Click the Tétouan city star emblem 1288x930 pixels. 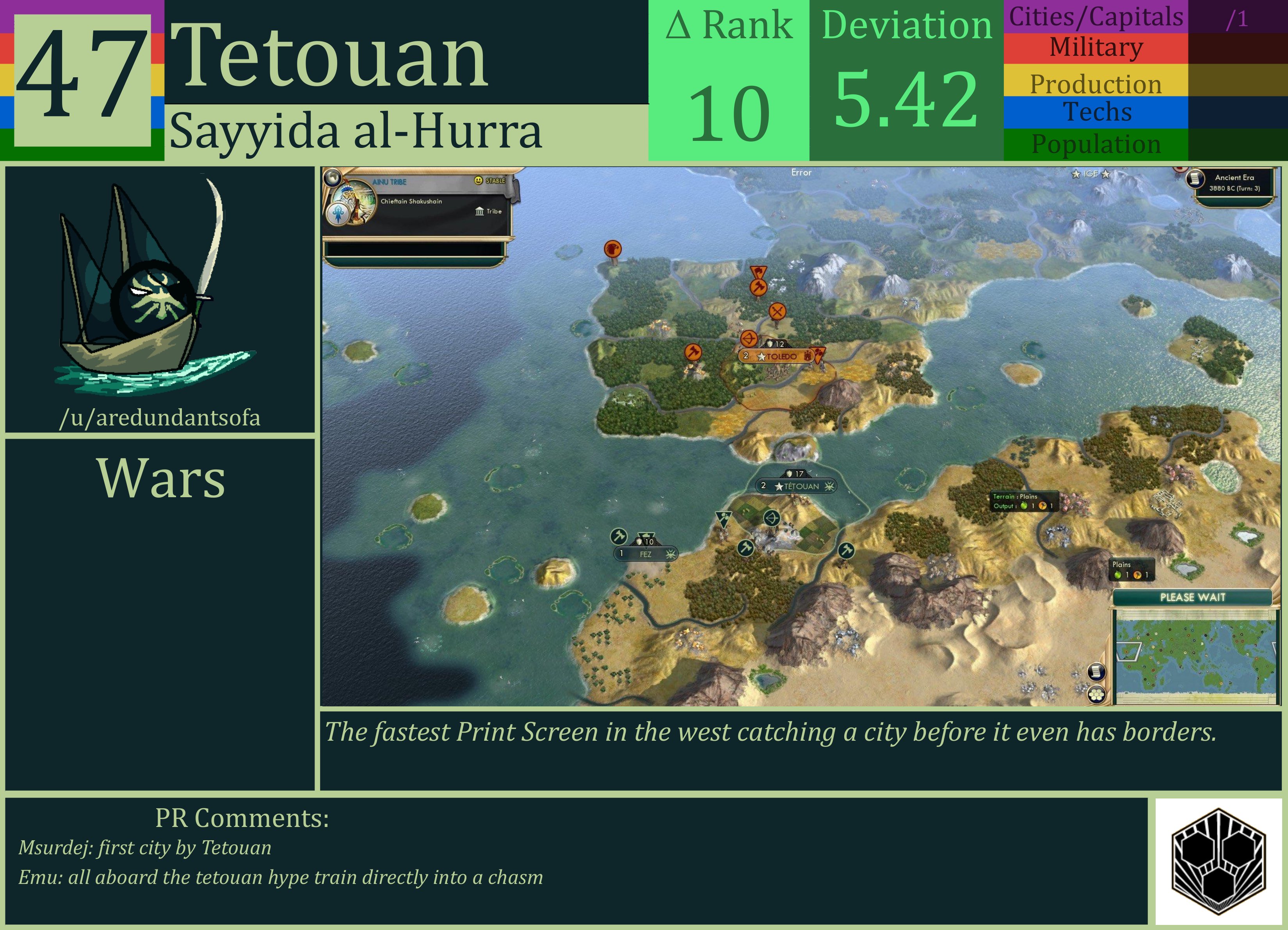coord(780,486)
